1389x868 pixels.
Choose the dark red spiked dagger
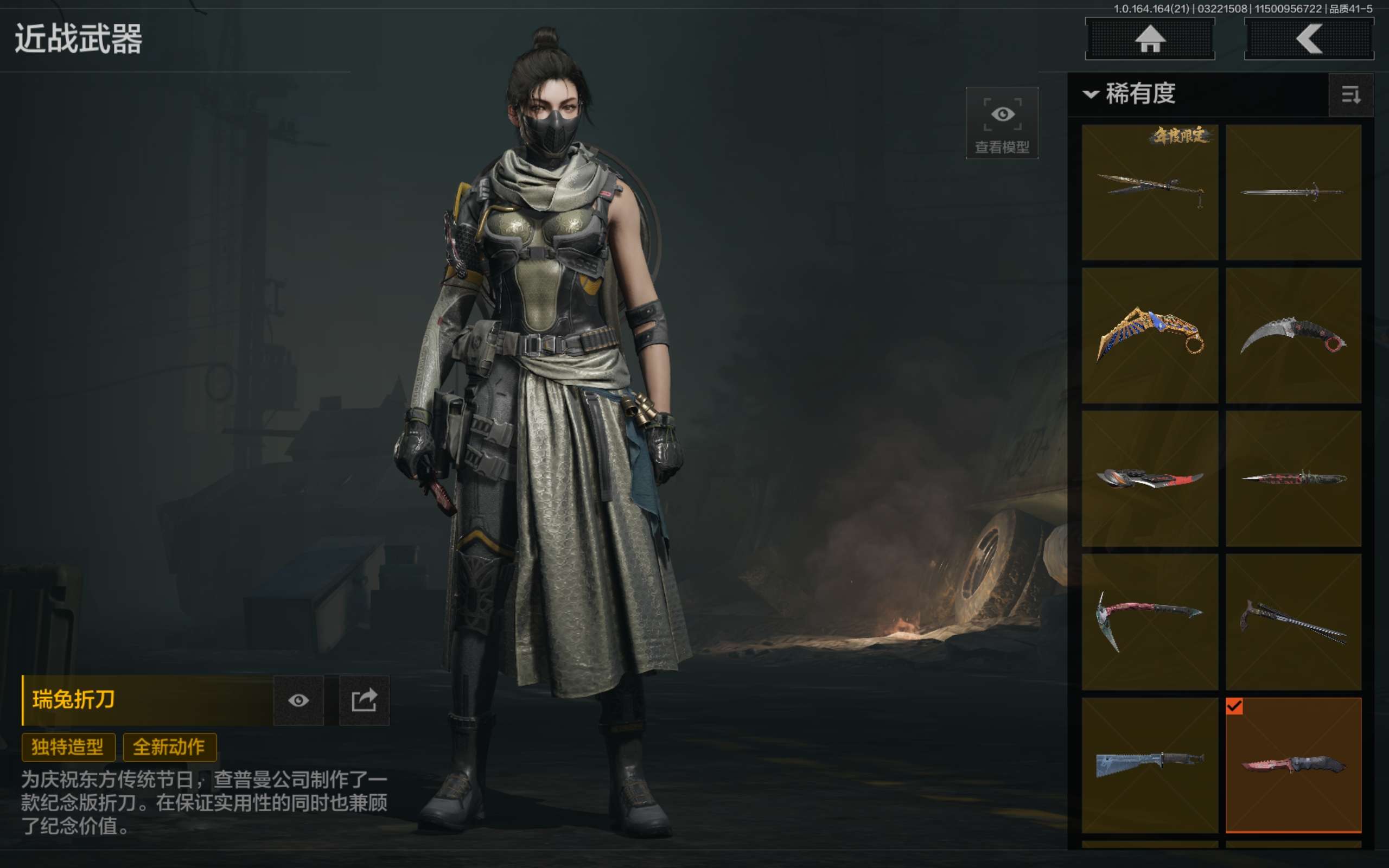1293,478
